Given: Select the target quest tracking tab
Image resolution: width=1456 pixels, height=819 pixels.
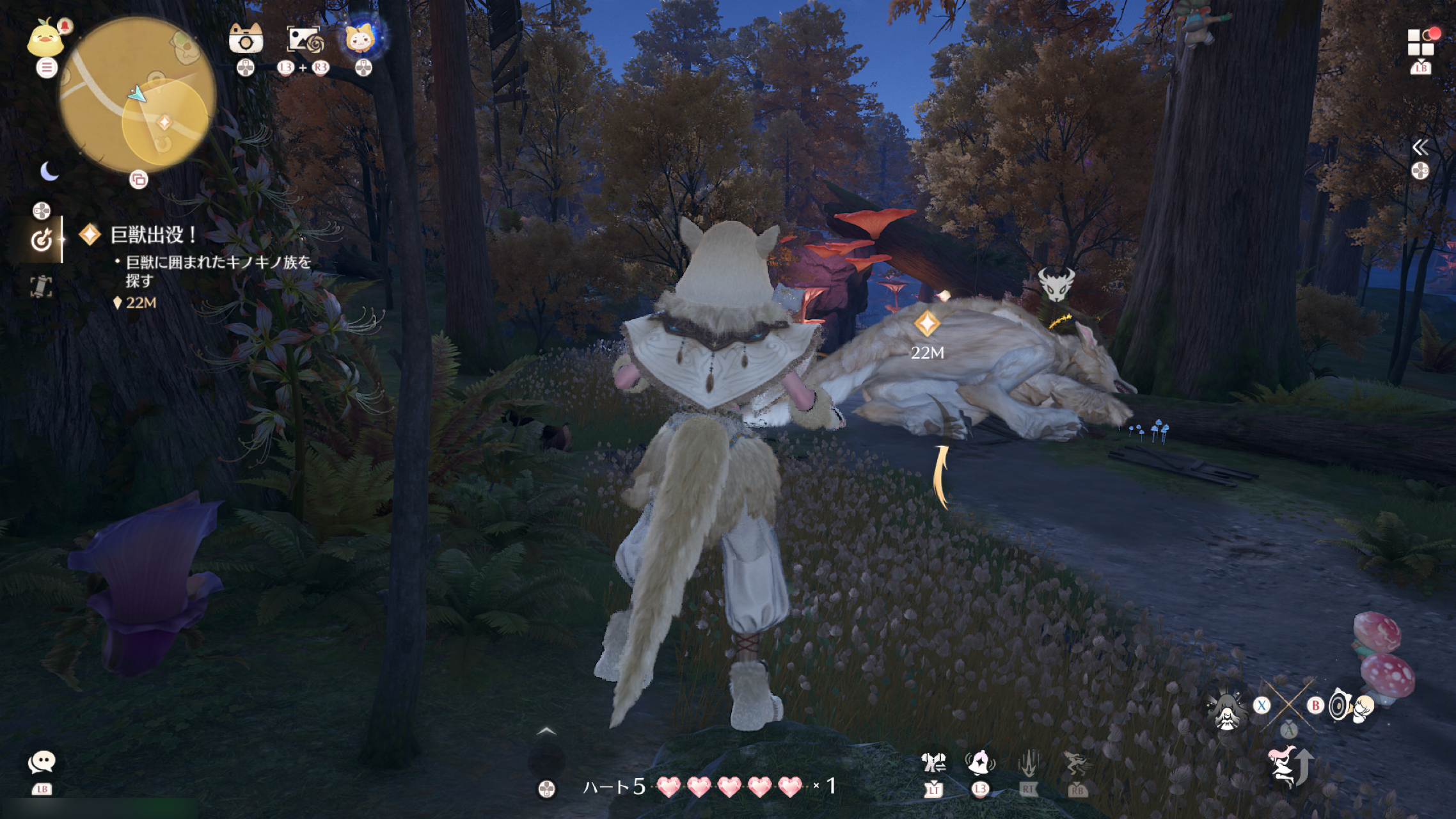Looking at the screenshot, I should click(42, 241).
